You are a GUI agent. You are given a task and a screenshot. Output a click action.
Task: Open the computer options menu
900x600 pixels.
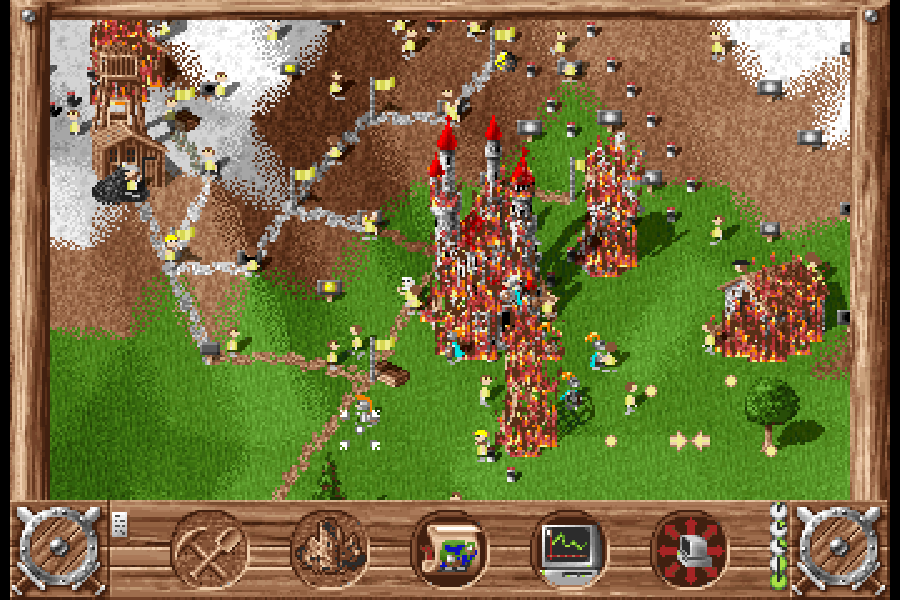point(690,548)
